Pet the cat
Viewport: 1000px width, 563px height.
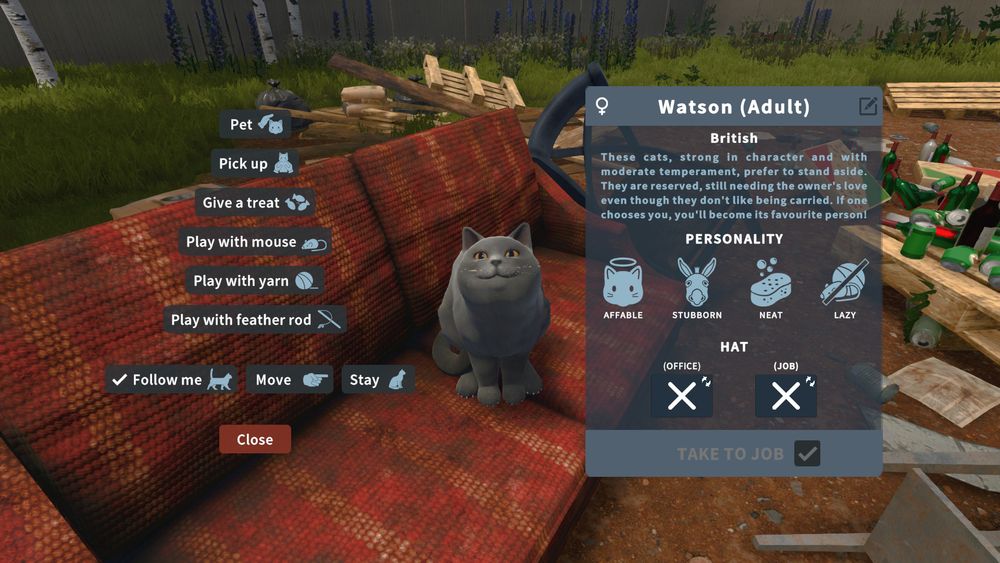point(255,124)
